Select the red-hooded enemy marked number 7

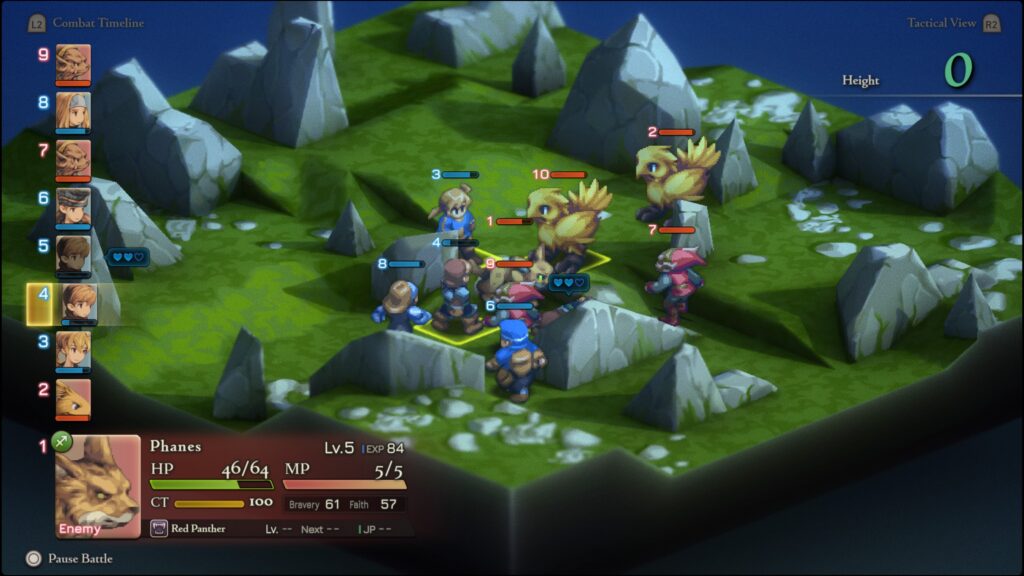pyautogui.click(x=679, y=282)
